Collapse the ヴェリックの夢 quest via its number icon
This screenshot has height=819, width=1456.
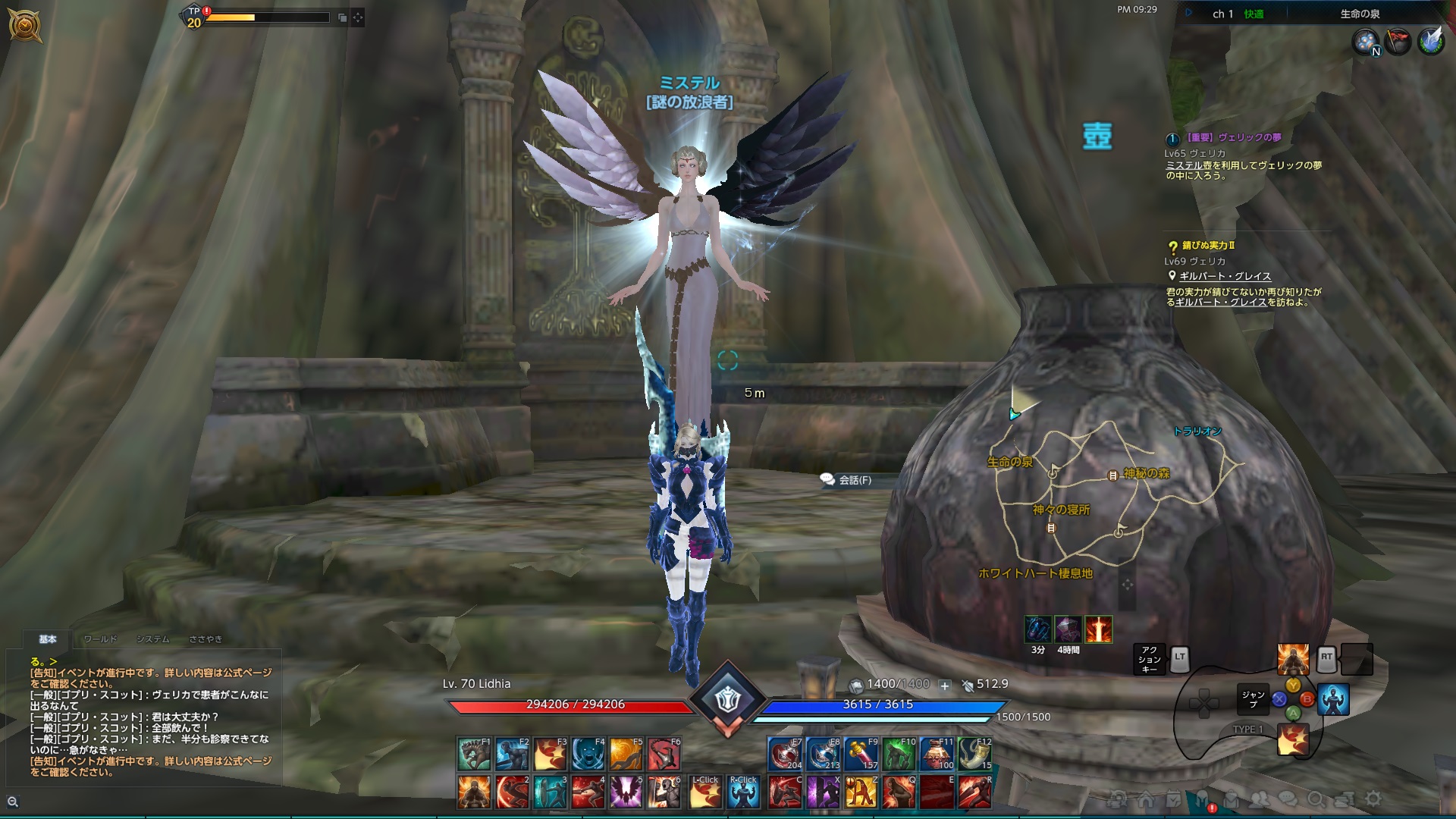[1172, 140]
